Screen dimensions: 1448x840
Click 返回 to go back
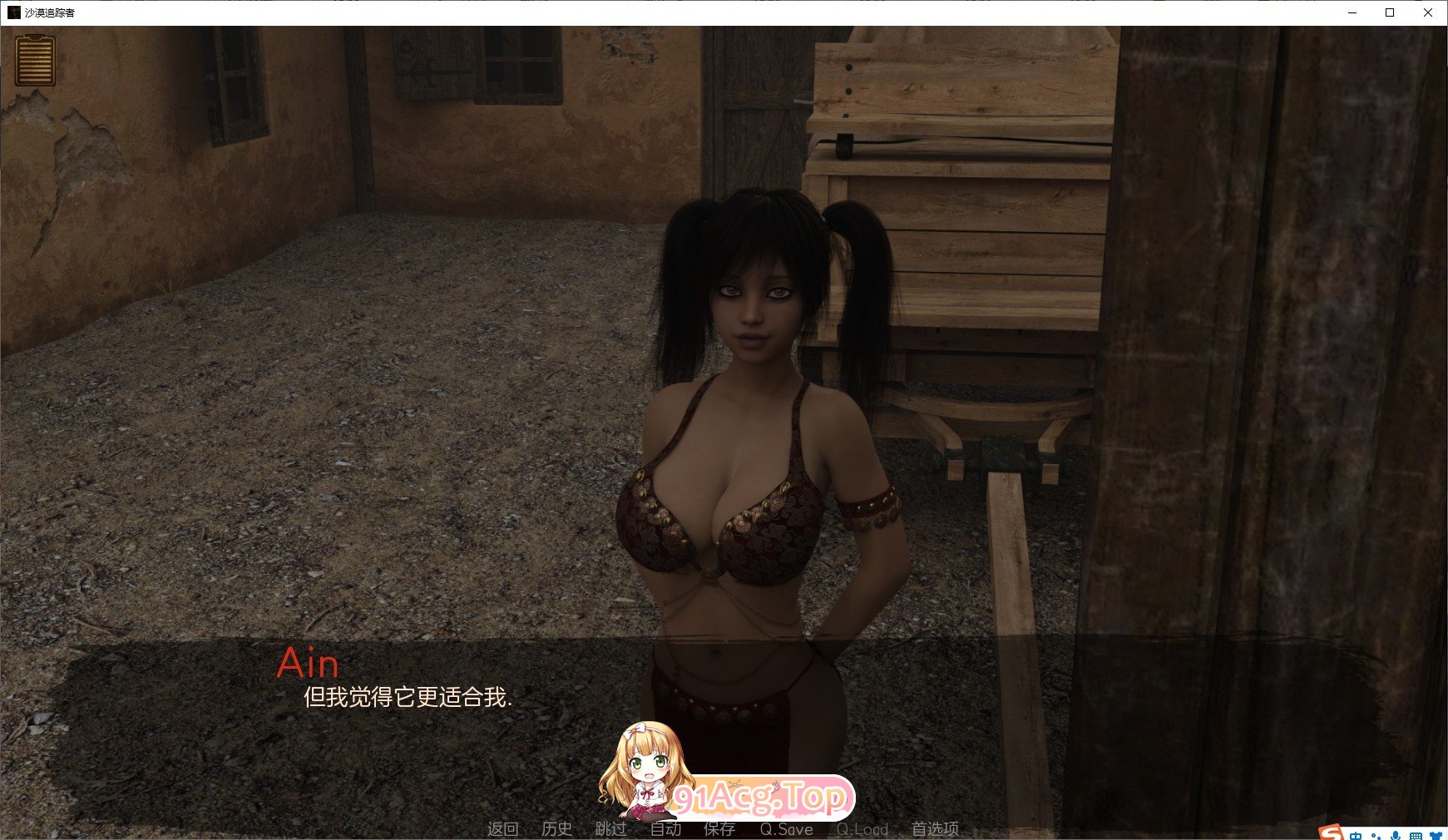pyautogui.click(x=502, y=828)
